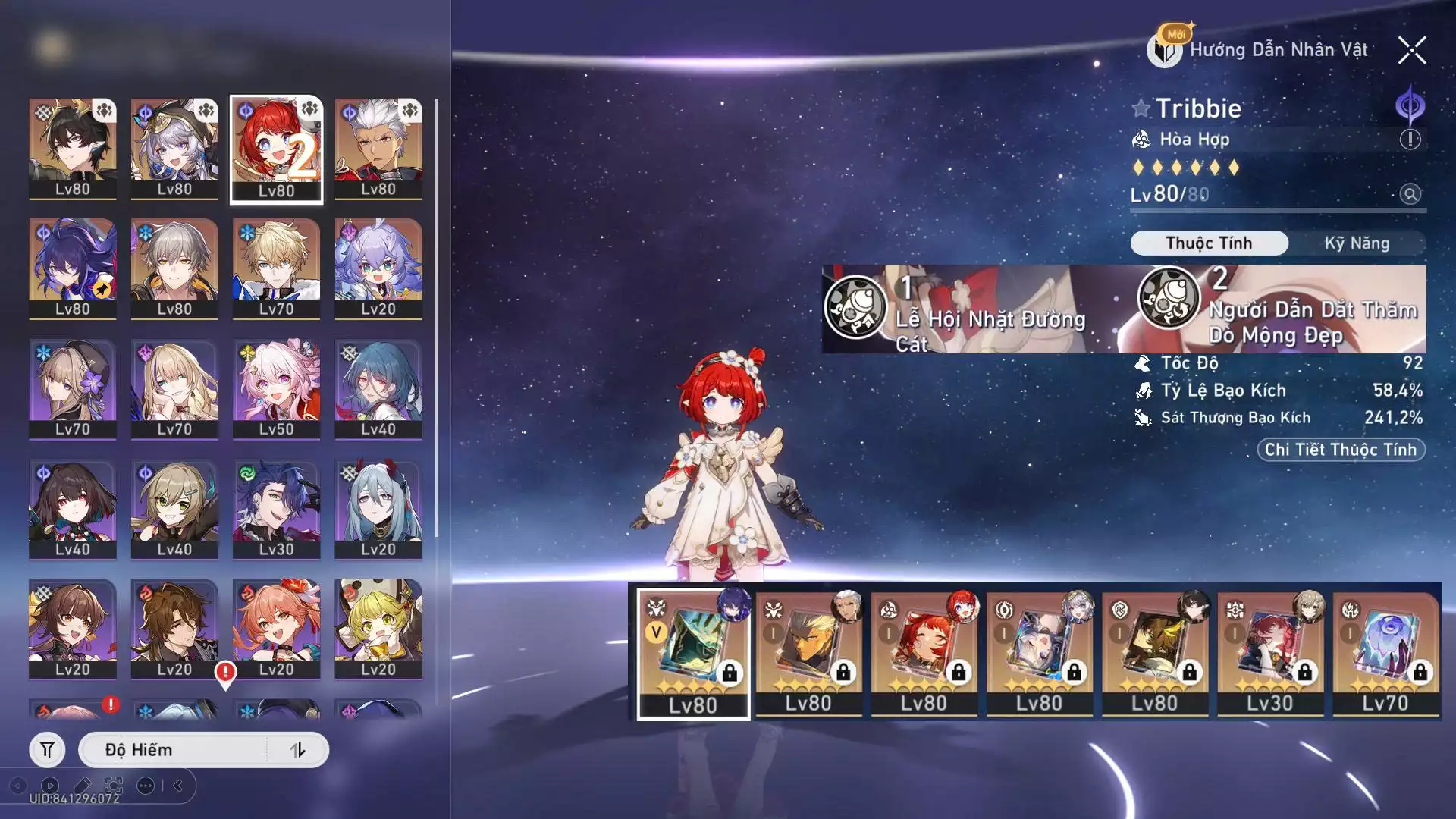Open Chi Tiết Thuộc Tính details
Viewport: 1456px width, 819px height.
[x=1340, y=450]
